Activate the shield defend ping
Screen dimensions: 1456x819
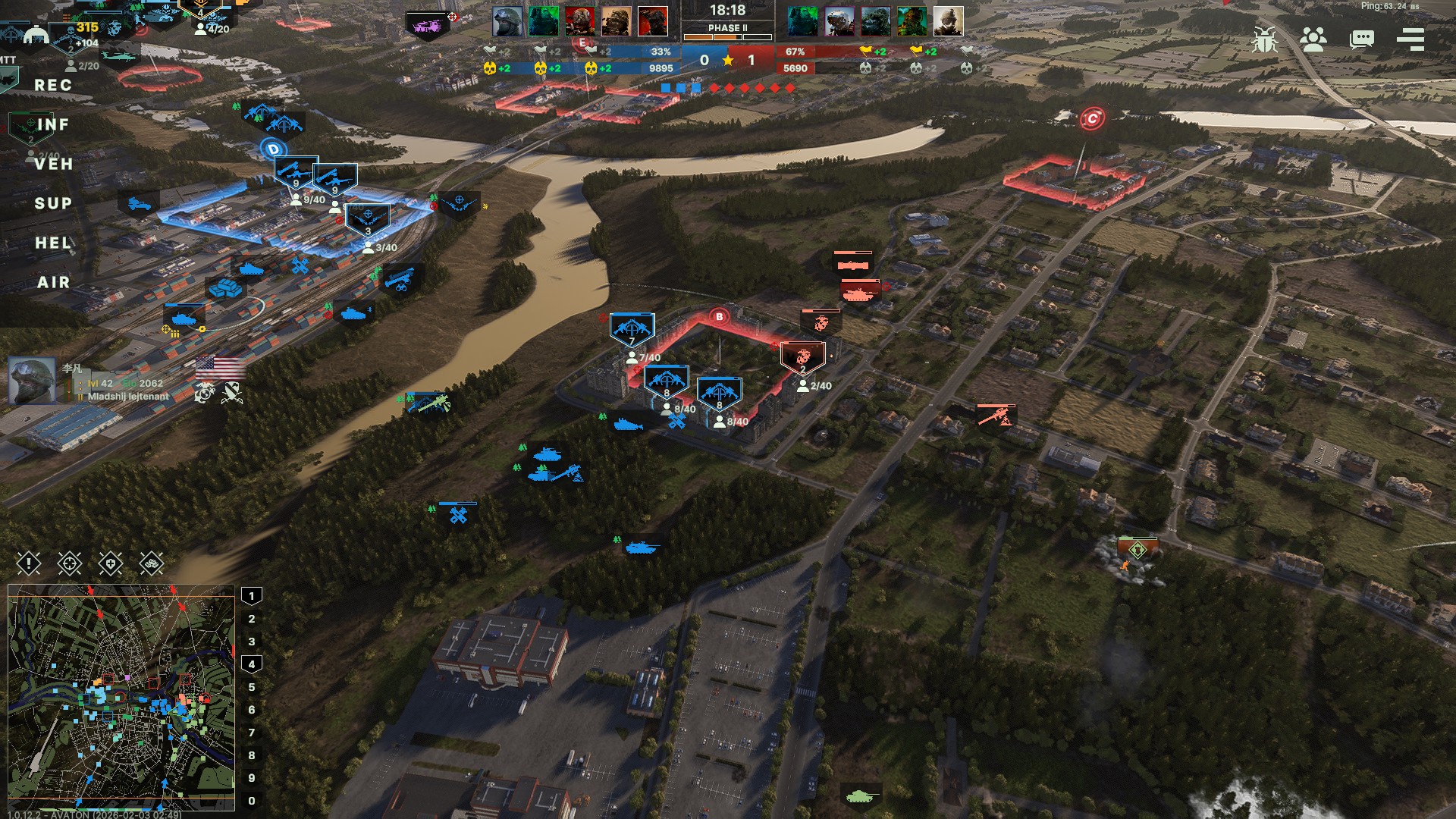pos(111,563)
